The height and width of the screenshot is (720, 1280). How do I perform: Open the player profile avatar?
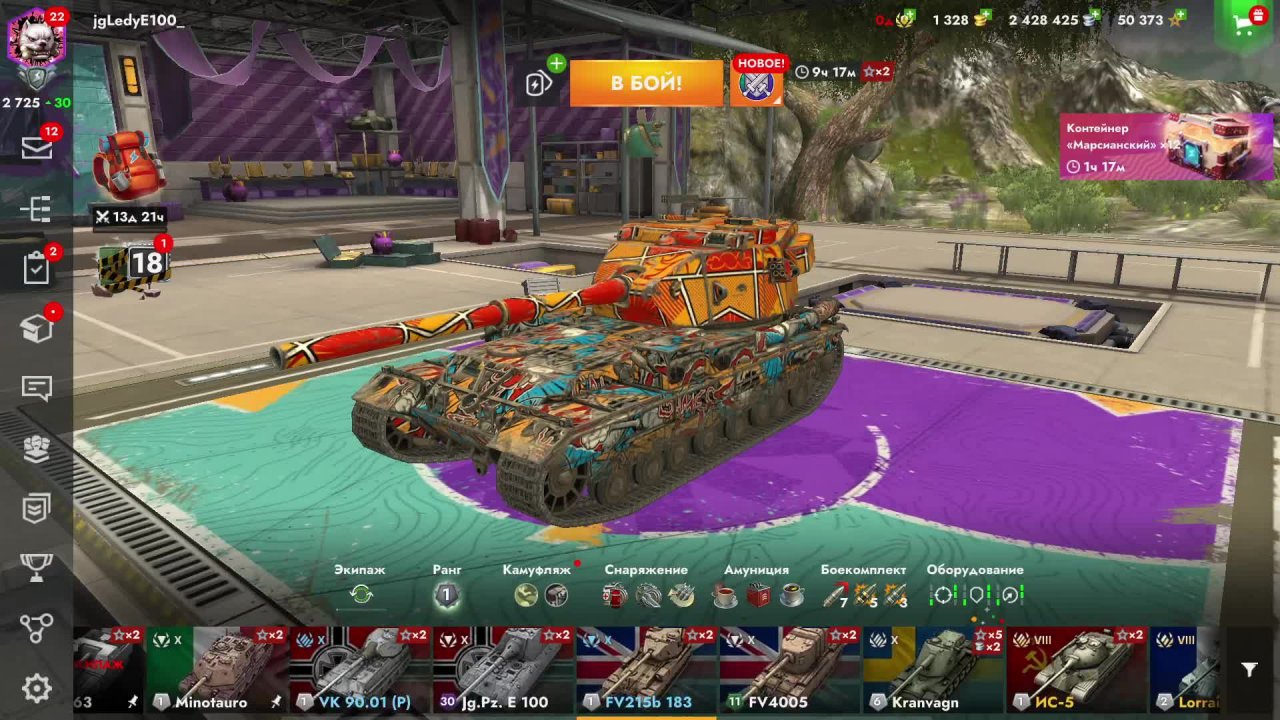(x=36, y=40)
